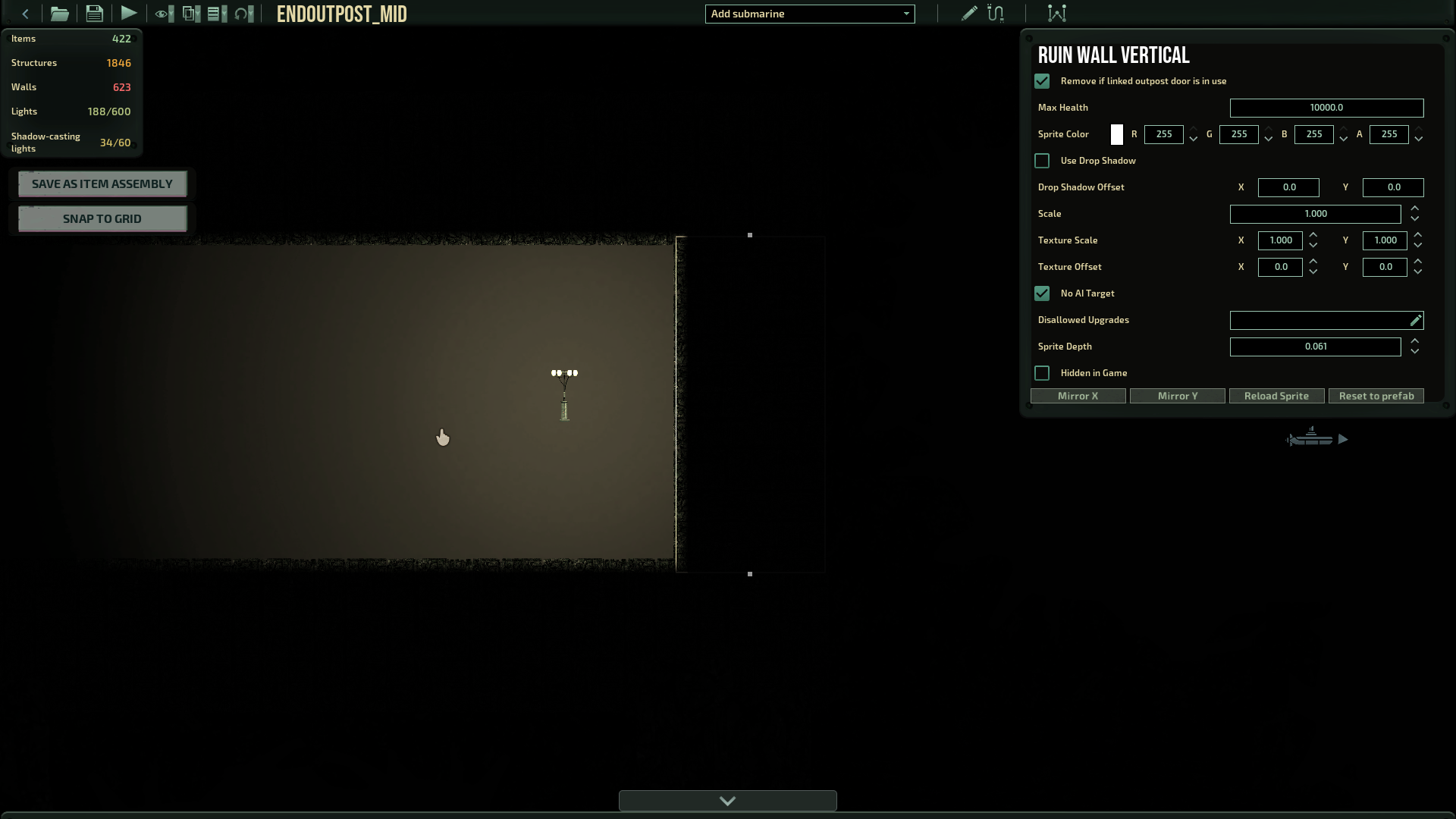This screenshot has height=819, width=1456.
Task: Increase Scale using its up stepper arrow
Action: 1415,209
